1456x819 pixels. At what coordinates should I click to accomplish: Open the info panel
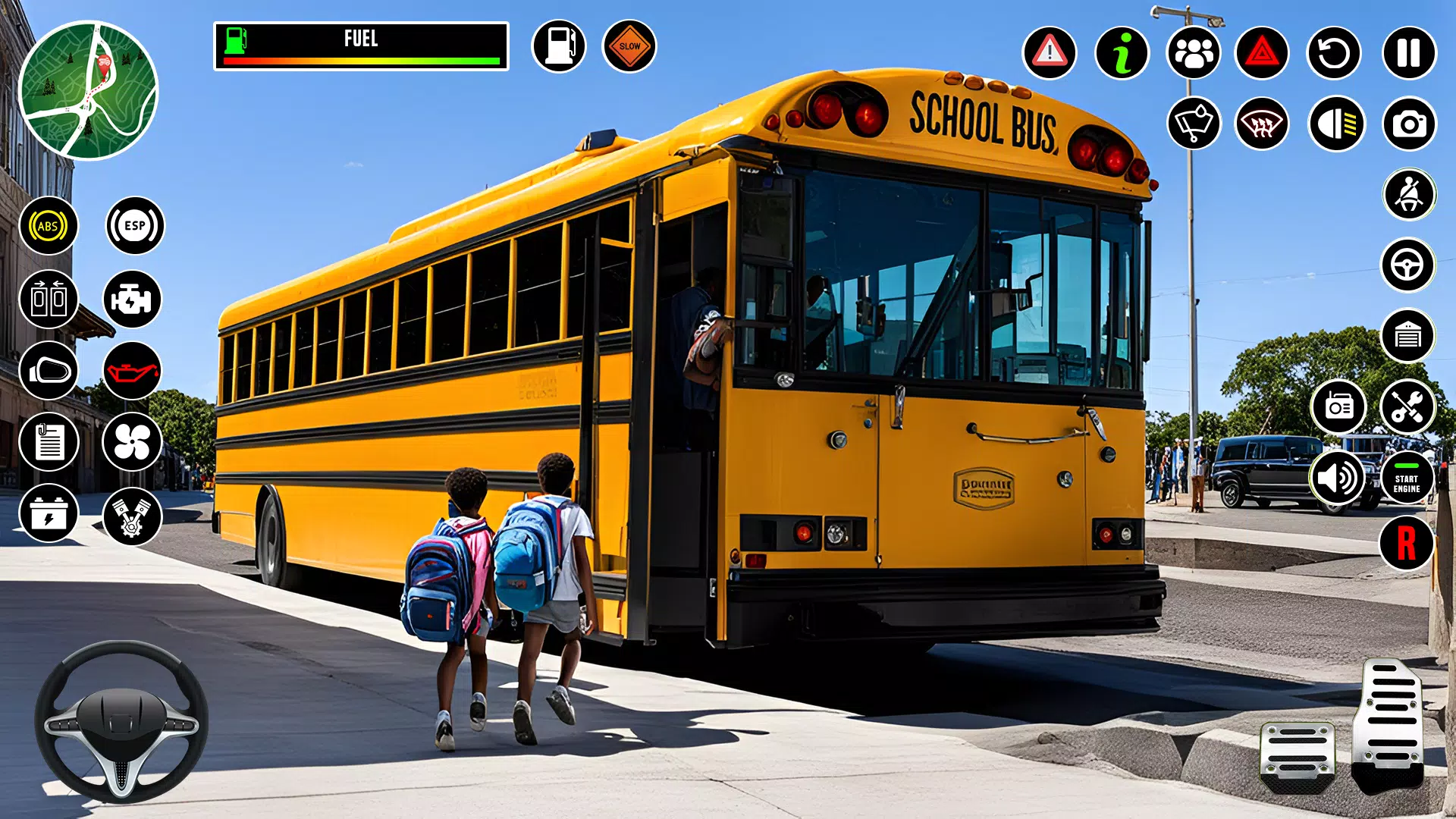coord(1122,53)
